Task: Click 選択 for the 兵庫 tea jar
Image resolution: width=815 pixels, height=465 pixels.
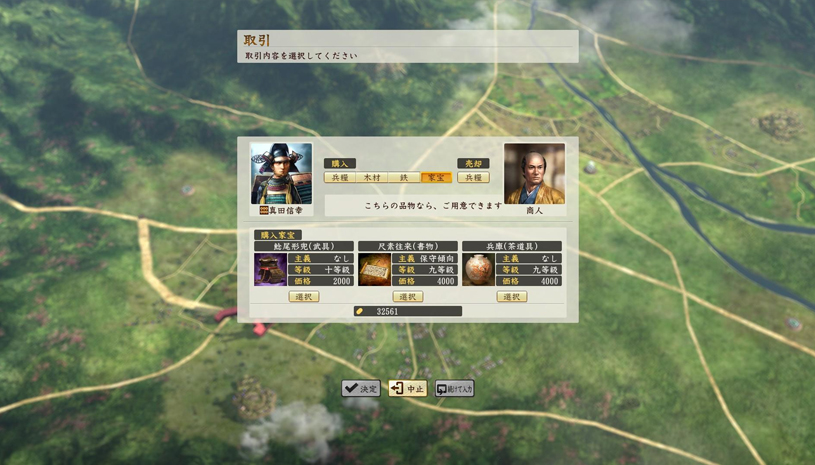Action: (x=511, y=297)
